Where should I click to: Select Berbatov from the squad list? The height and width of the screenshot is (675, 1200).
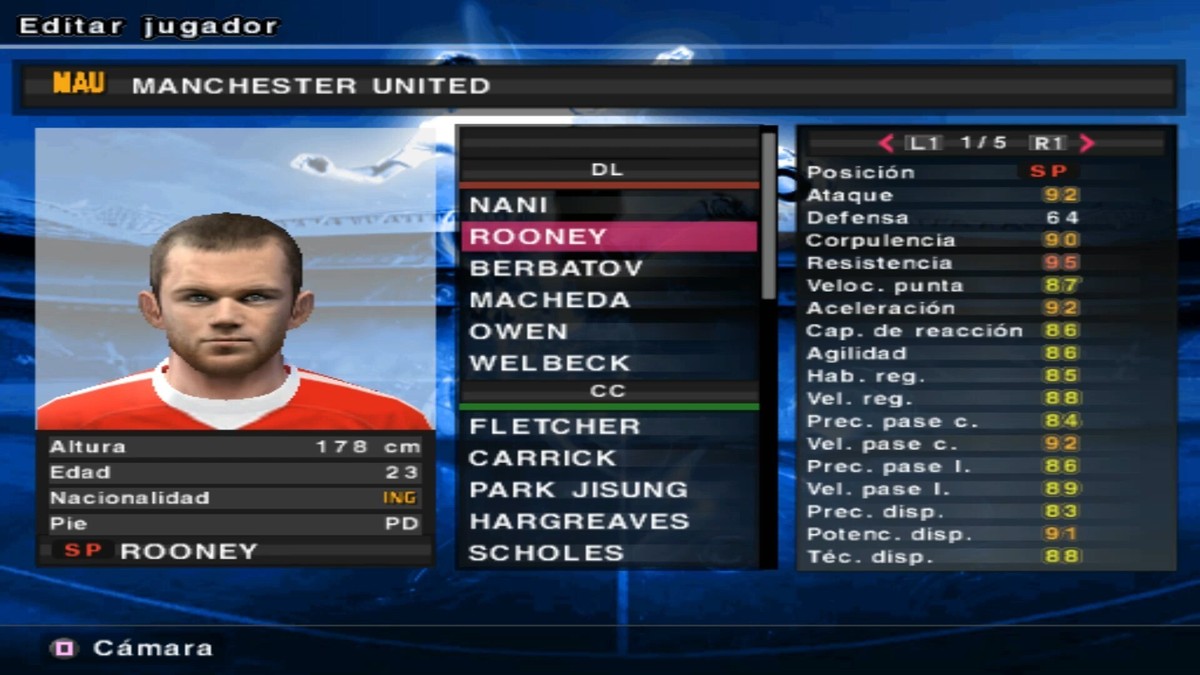tap(608, 269)
